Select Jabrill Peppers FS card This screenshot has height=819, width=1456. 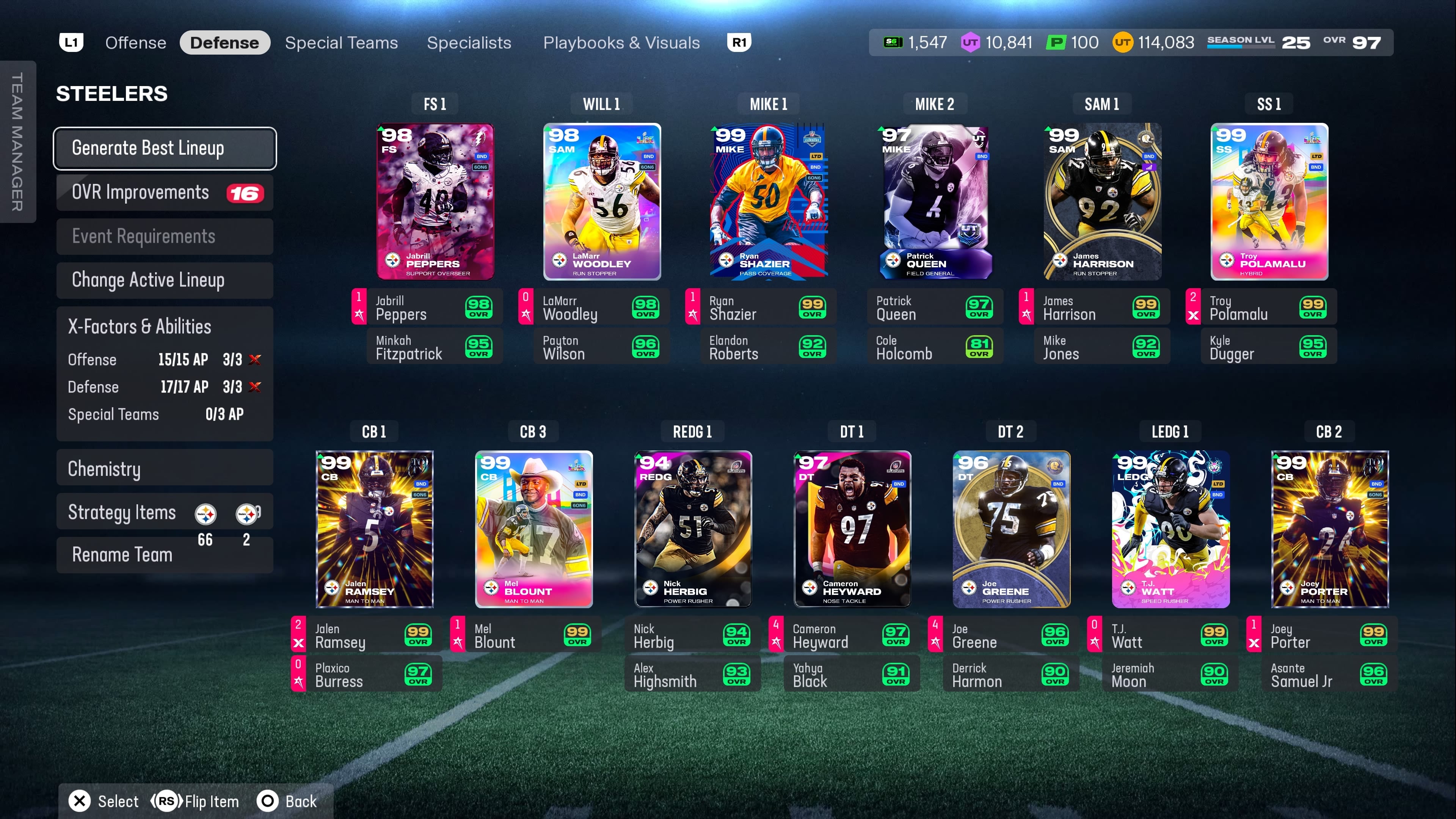click(435, 202)
